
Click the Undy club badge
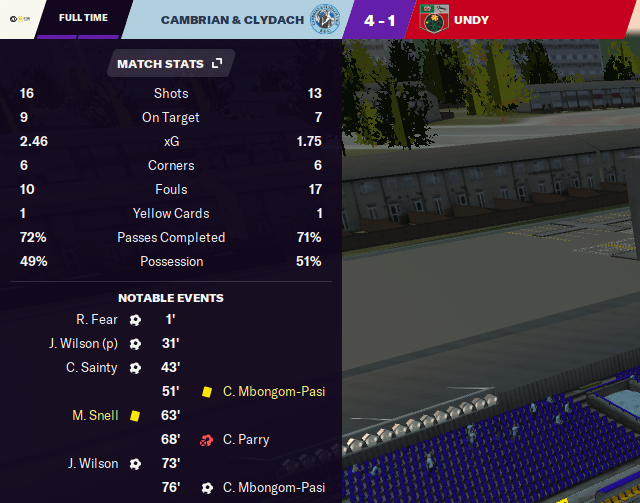pos(435,19)
